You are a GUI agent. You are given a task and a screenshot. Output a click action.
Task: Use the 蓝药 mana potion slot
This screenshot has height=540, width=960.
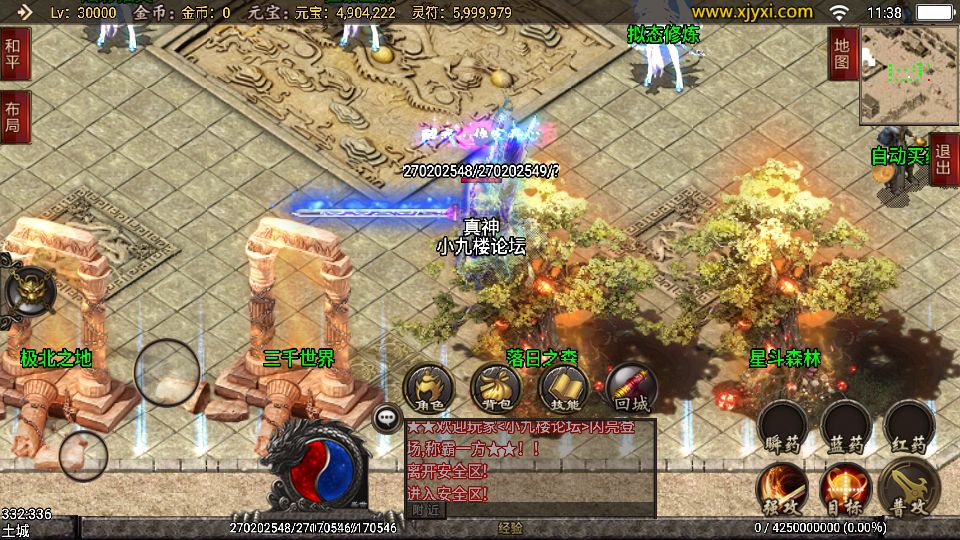(x=846, y=427)
